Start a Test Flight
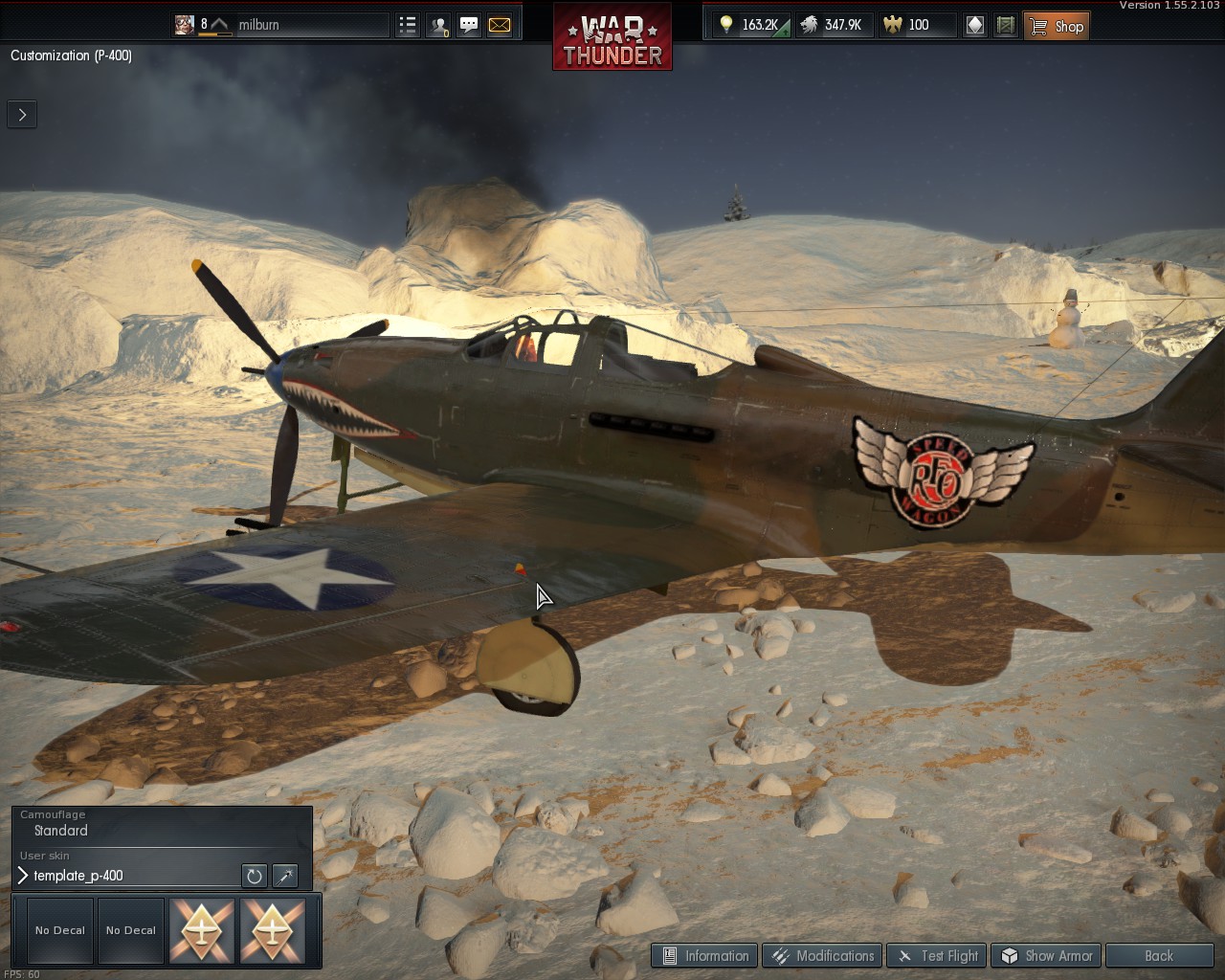This screenshot has width=1225, height=980. click(938, 955)
